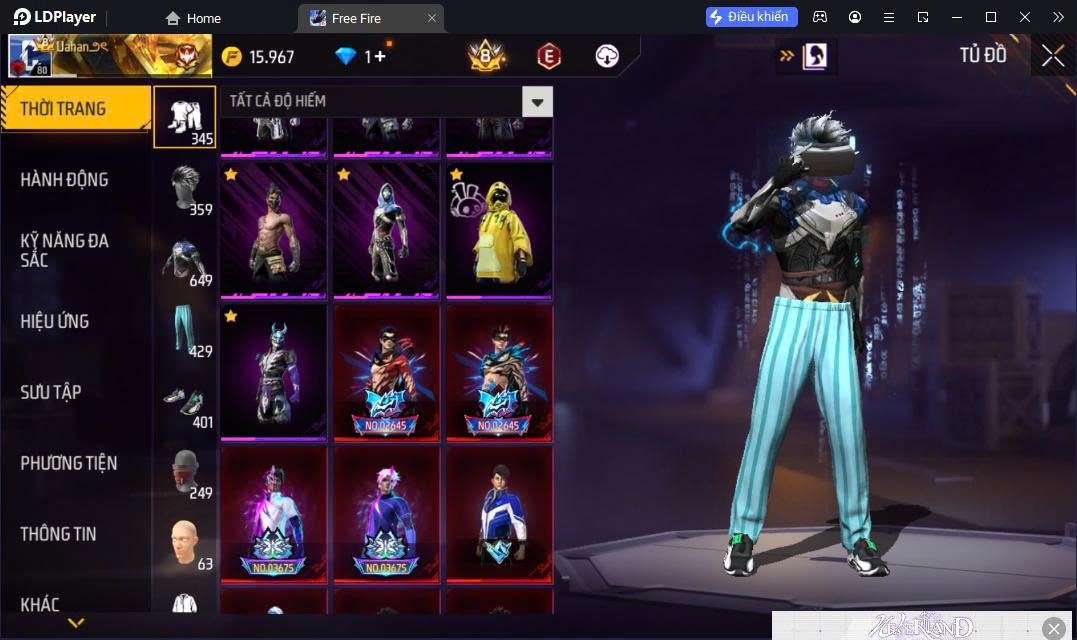Select the KỸ NĂNG ĐA SẮC tab
1077x640 pixels.
pos(64,250)
